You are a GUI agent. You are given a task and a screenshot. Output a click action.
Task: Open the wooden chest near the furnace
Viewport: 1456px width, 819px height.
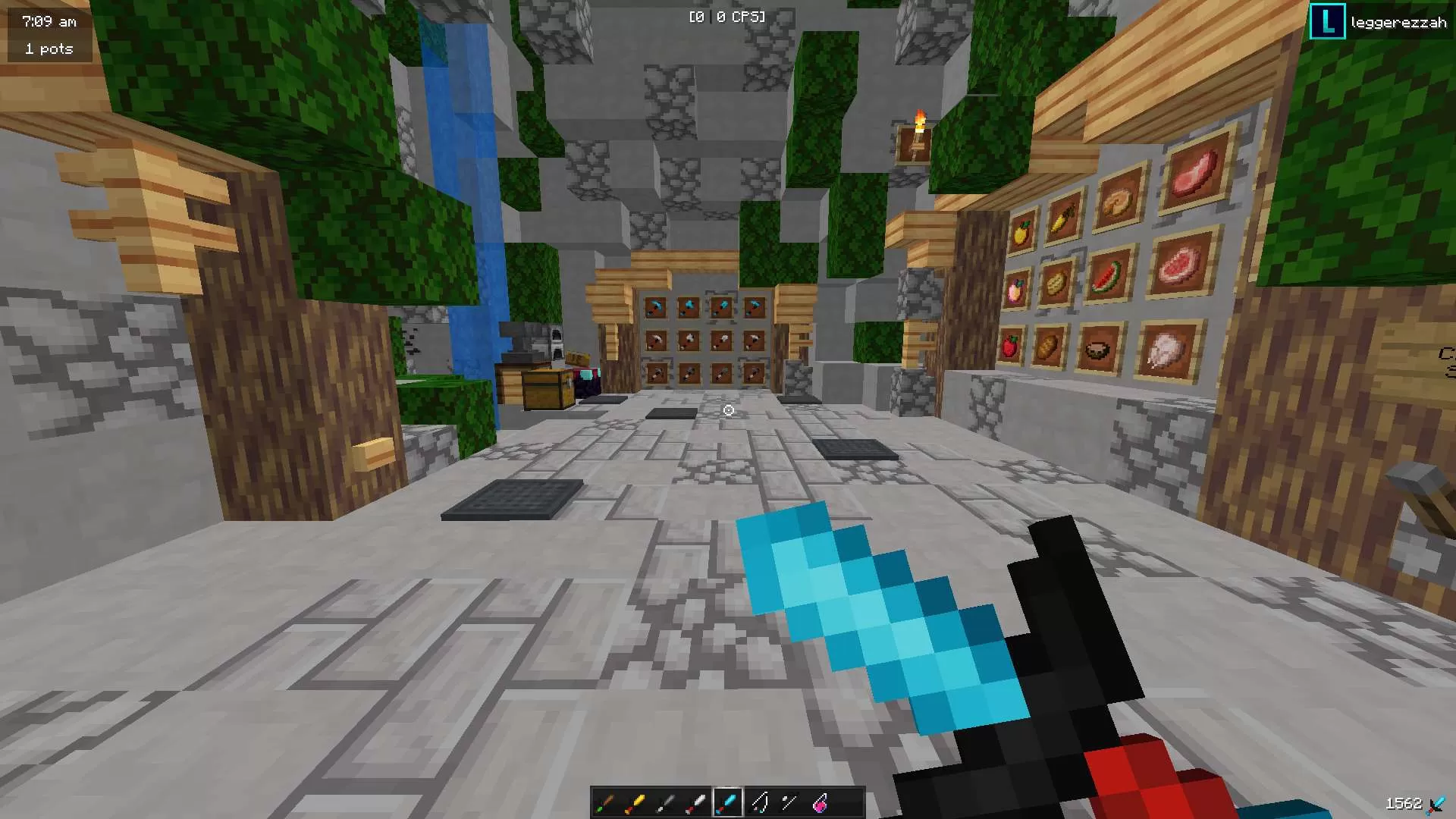click(543, 388)
